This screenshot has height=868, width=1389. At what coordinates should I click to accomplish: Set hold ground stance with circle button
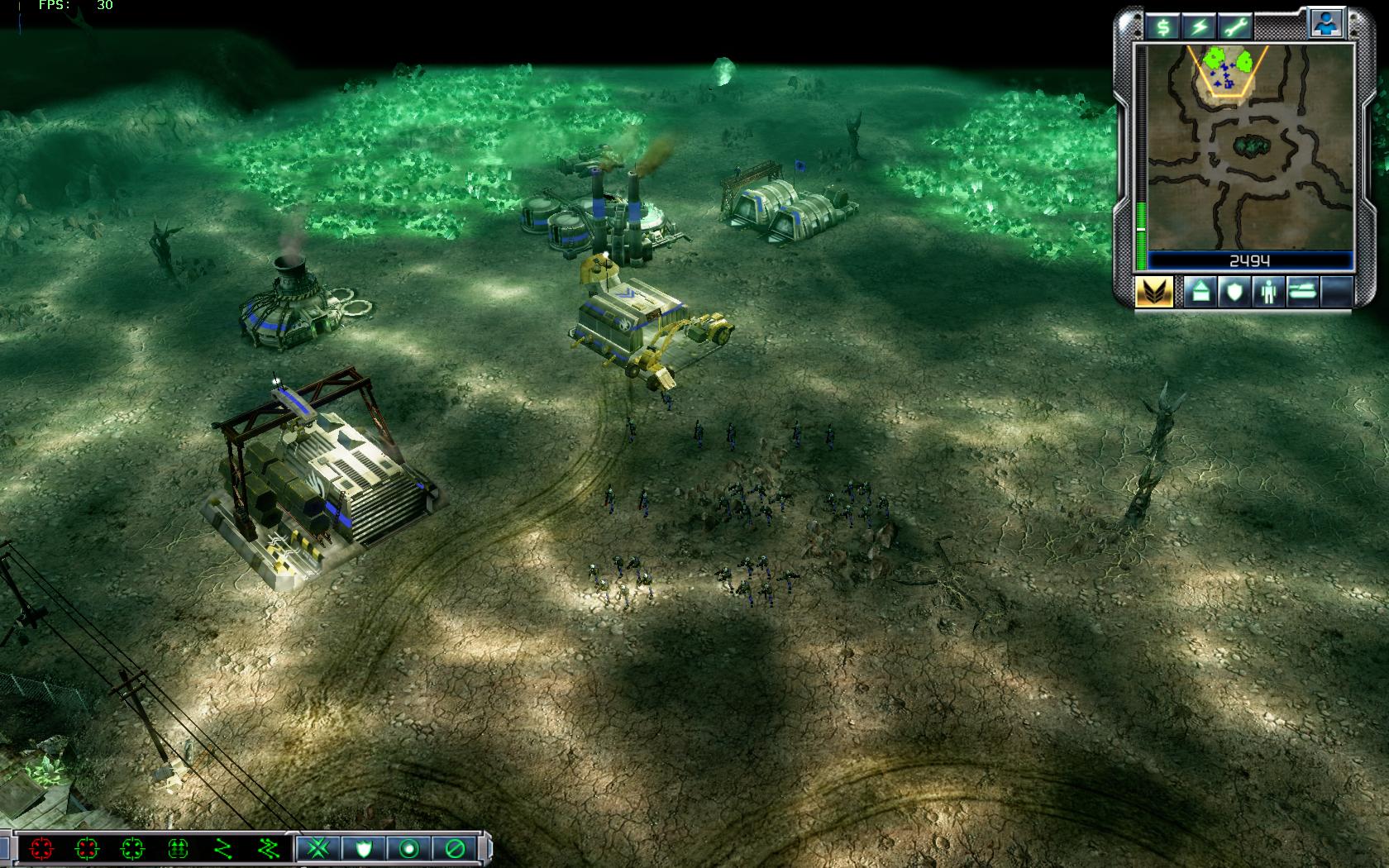(x=408, y=848)
